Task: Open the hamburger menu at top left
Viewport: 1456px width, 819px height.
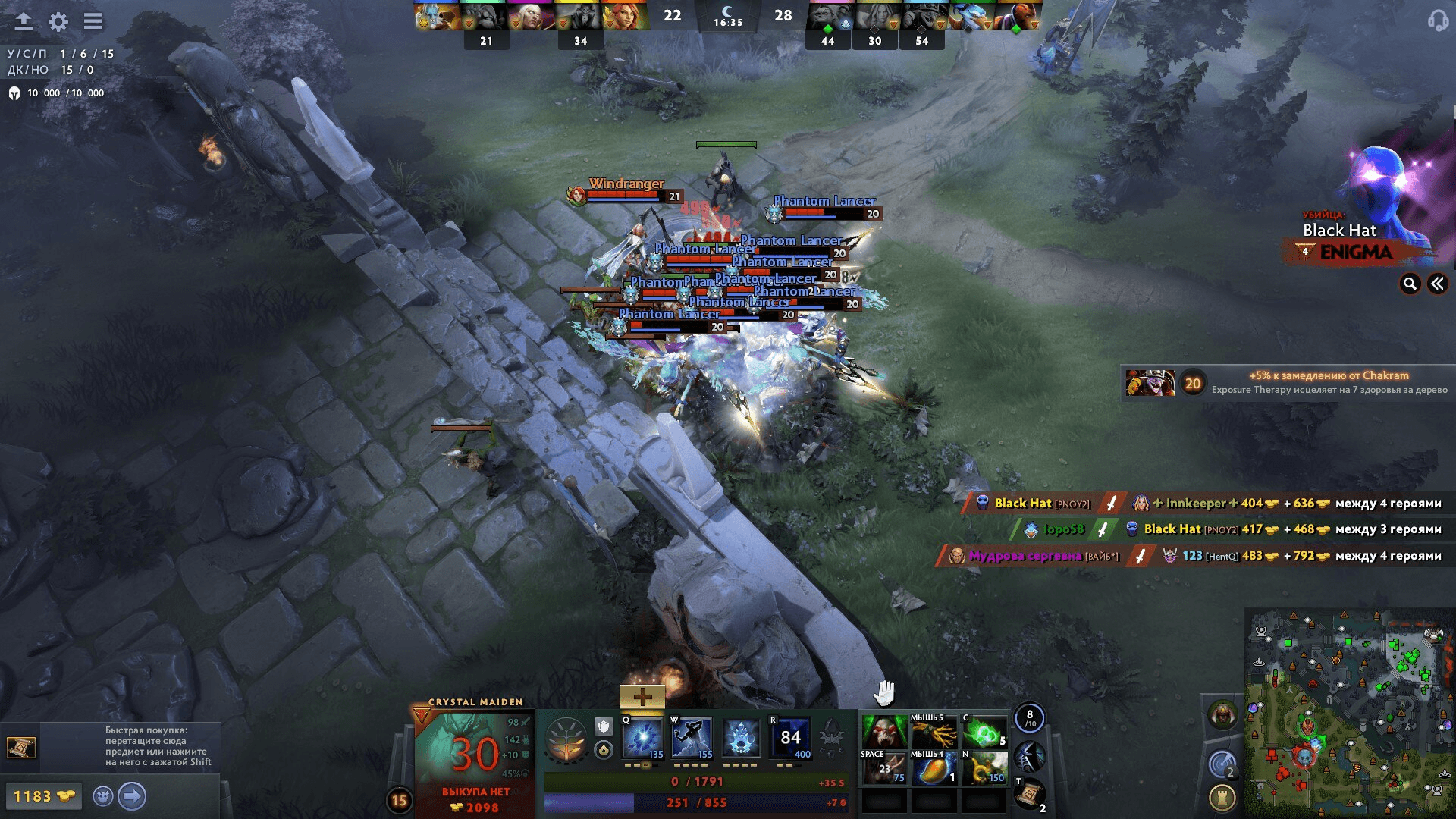Action: pyautogui.click(x=93, y=21)
